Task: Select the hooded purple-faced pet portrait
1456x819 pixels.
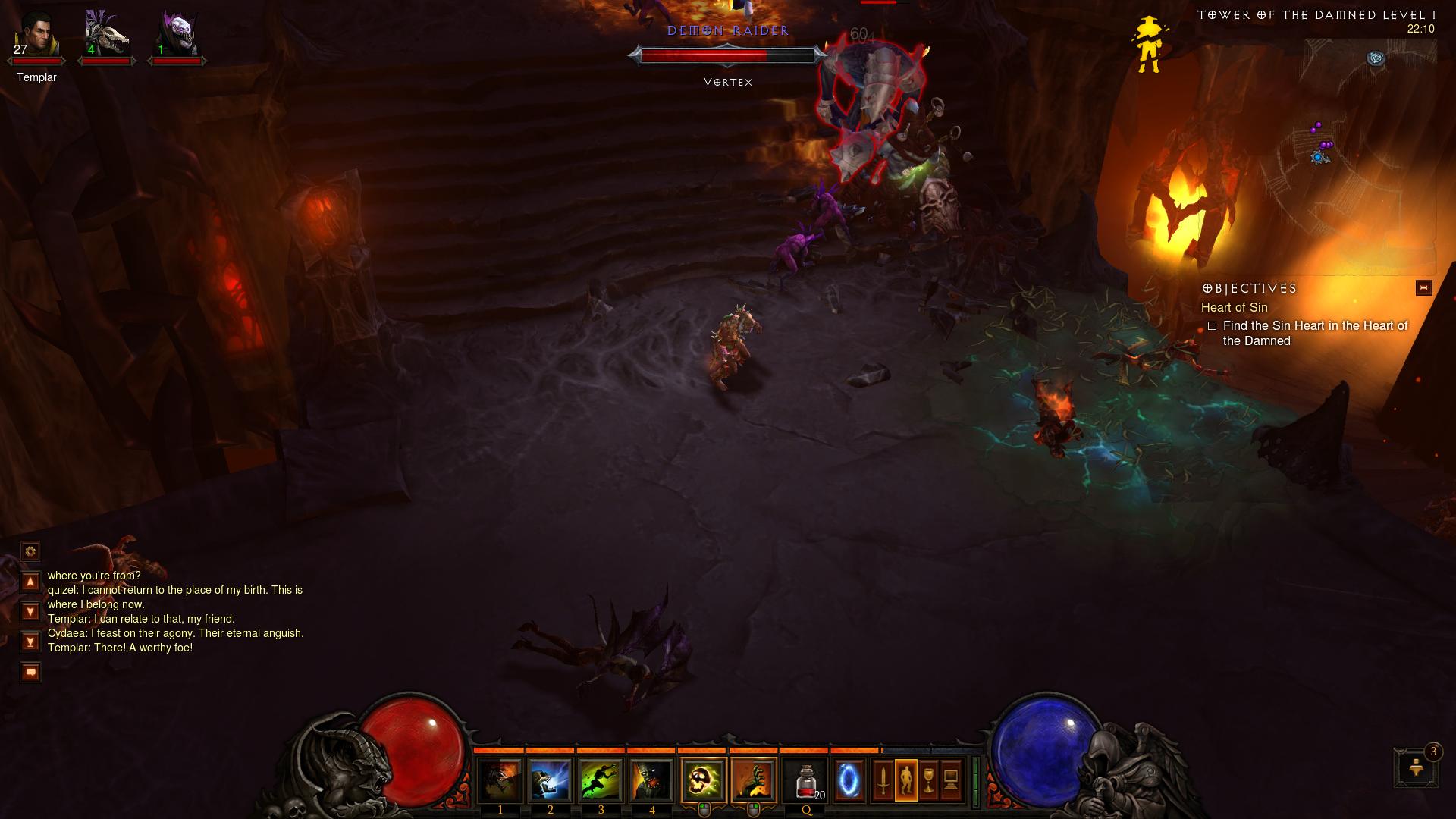Action: pyautogui.click(x=177, y=35)
